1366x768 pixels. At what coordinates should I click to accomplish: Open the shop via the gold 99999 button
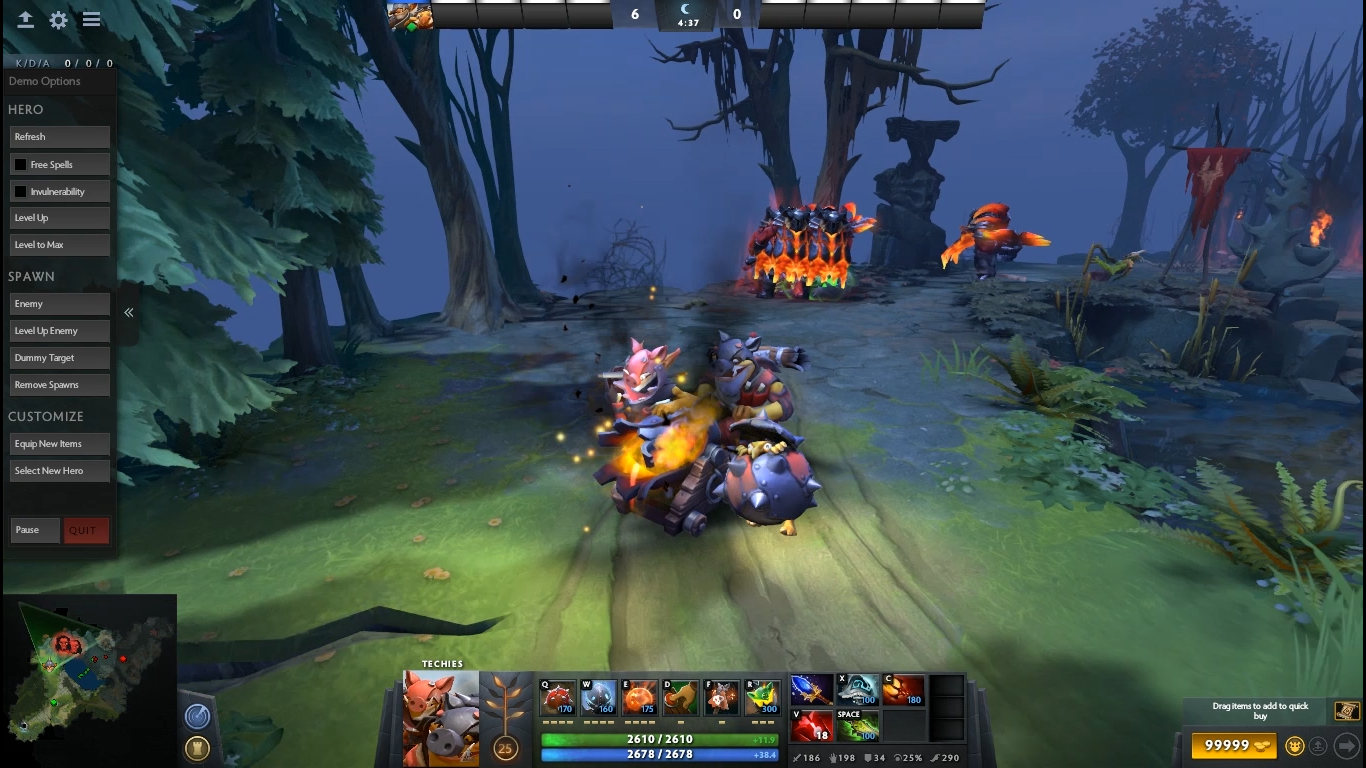(1234, 745)
